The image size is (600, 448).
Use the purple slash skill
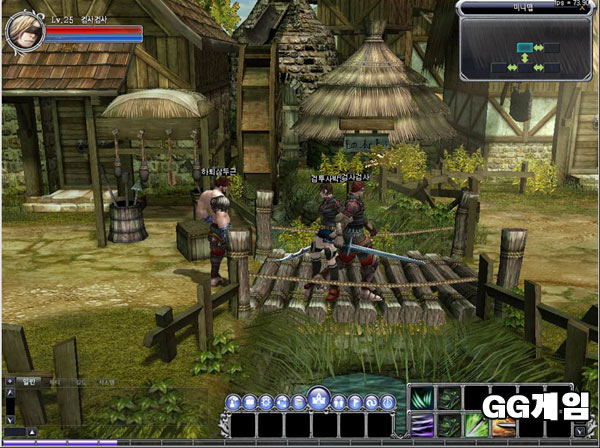click(x=421, y=425)
